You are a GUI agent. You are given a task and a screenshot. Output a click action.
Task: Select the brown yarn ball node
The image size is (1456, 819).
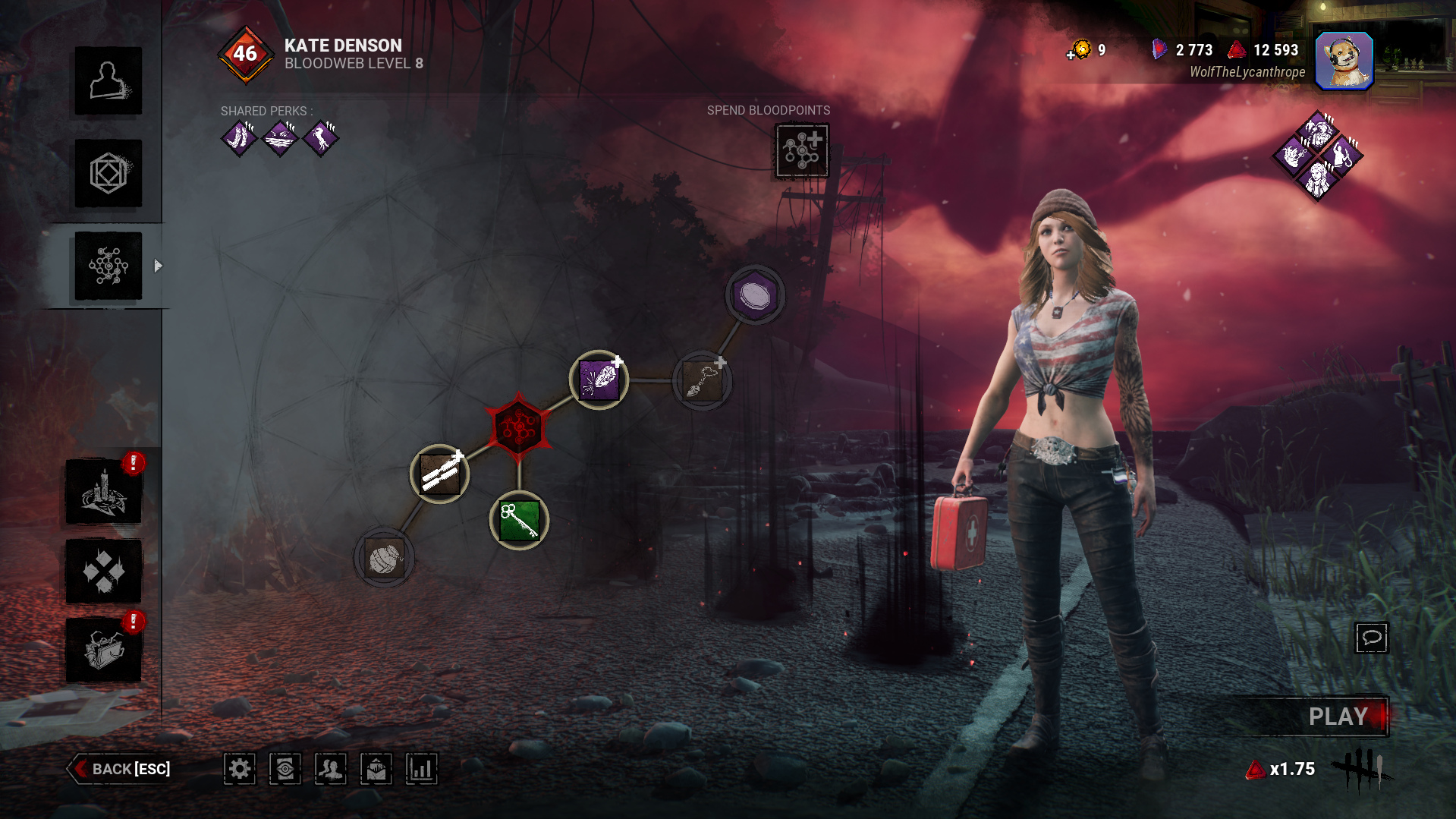385,559
